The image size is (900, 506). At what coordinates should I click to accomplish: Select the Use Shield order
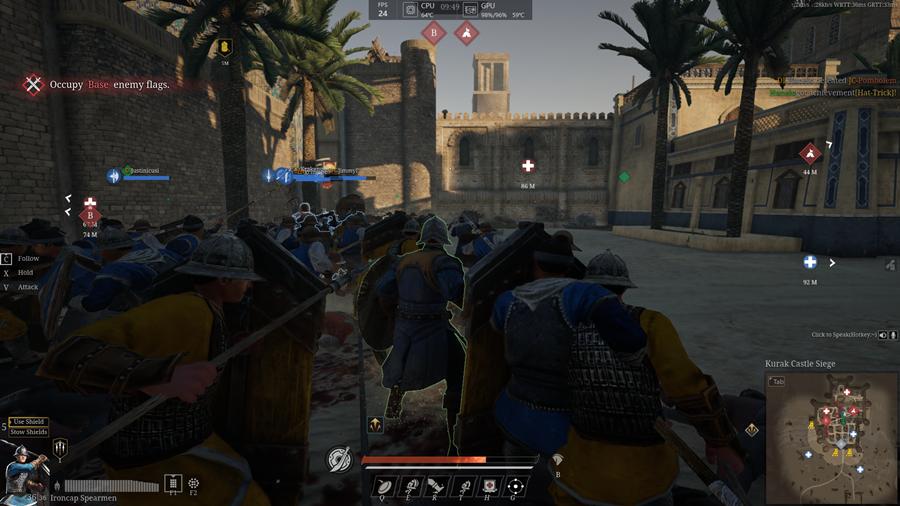(x=29, y=422)
